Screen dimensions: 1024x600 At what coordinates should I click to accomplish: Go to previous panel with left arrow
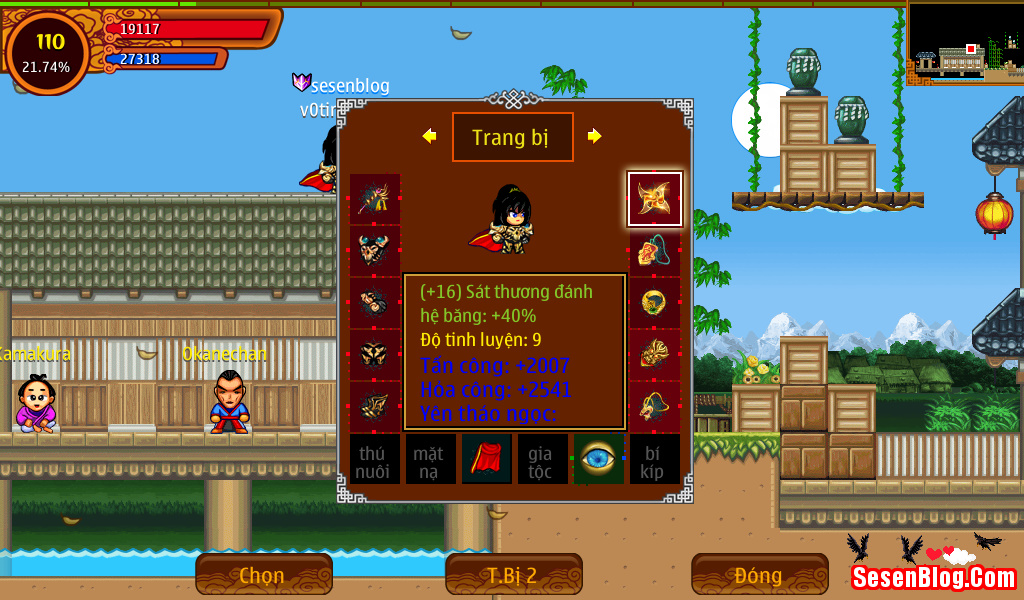(429, 136)
